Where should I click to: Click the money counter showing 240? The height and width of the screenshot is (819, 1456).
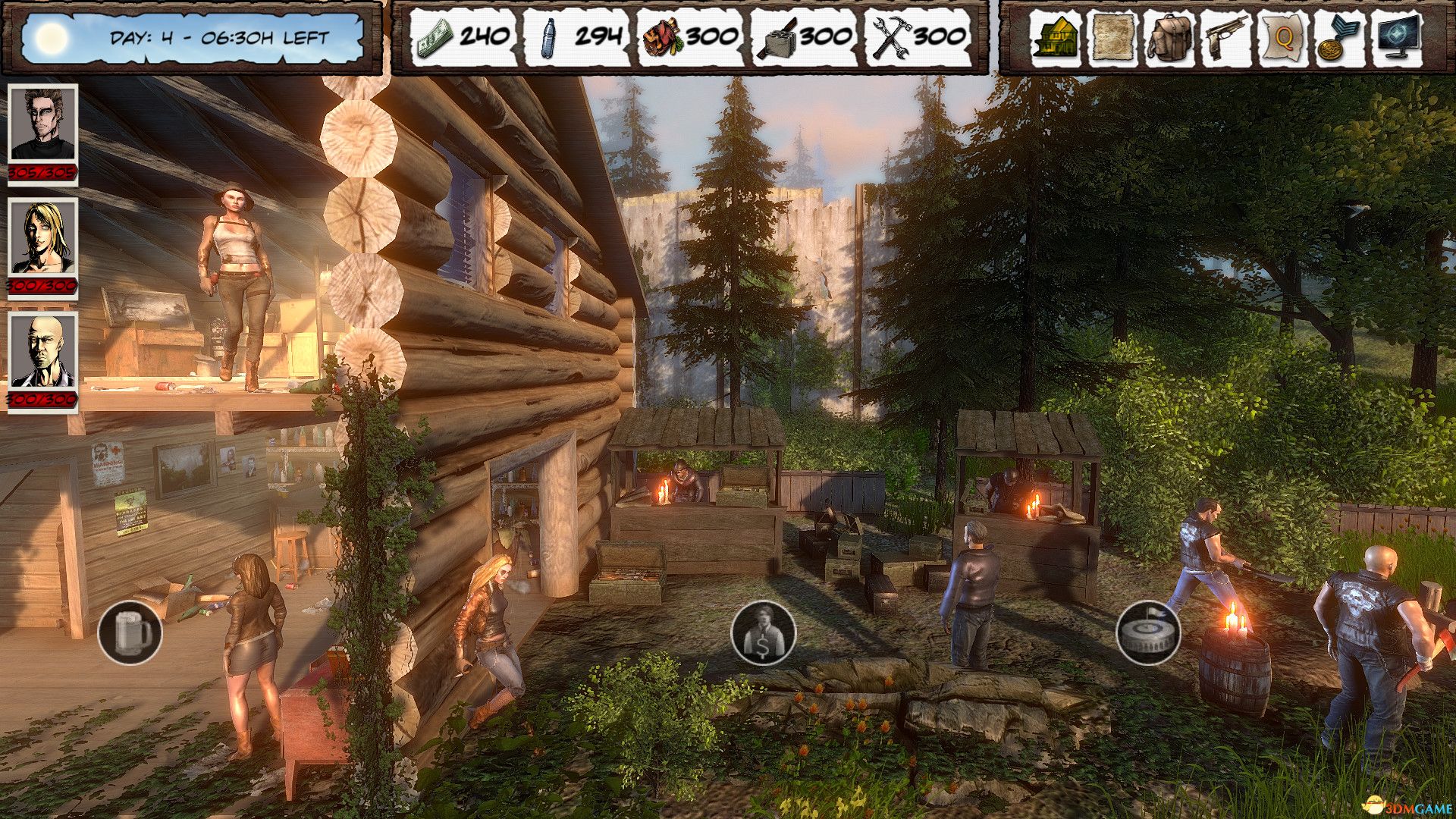pyautogui.click(x=463, y=36)
